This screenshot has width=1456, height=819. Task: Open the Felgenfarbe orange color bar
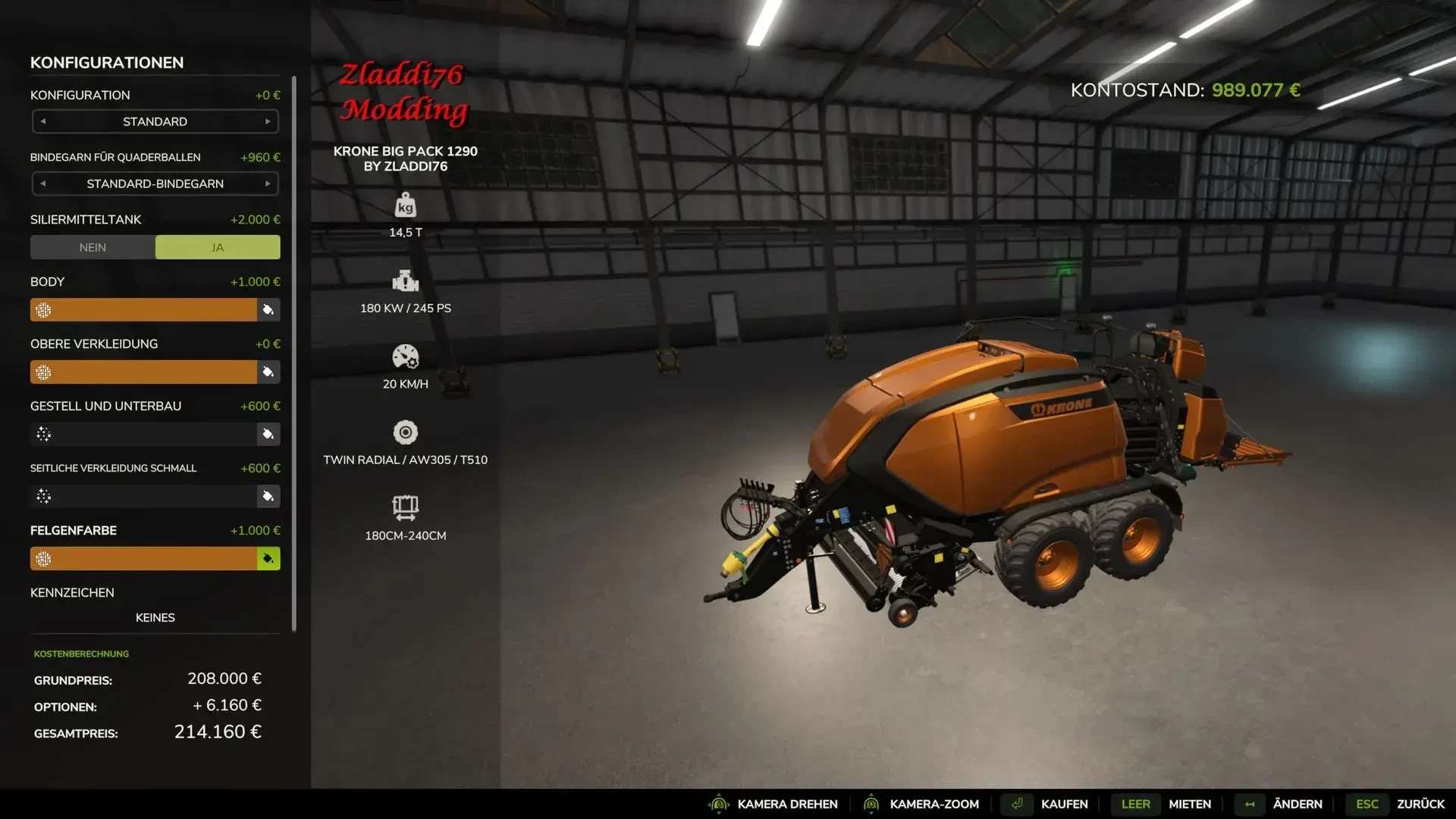[x=144, y=558]
